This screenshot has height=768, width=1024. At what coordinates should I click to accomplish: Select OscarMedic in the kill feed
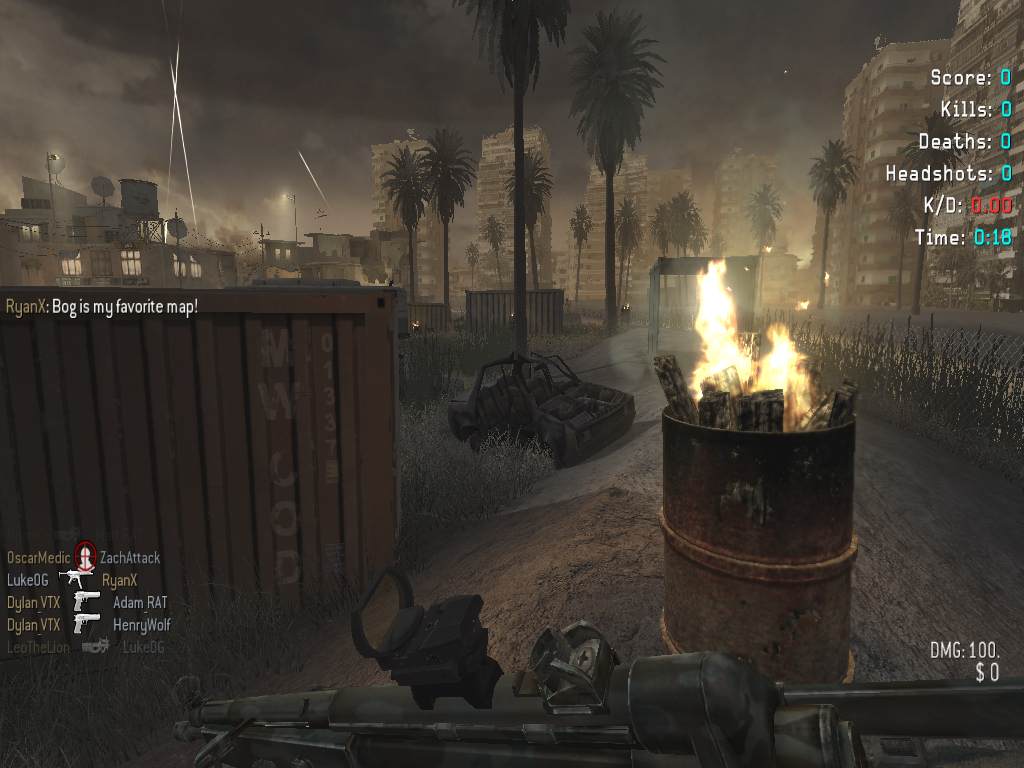click(39, 558)
